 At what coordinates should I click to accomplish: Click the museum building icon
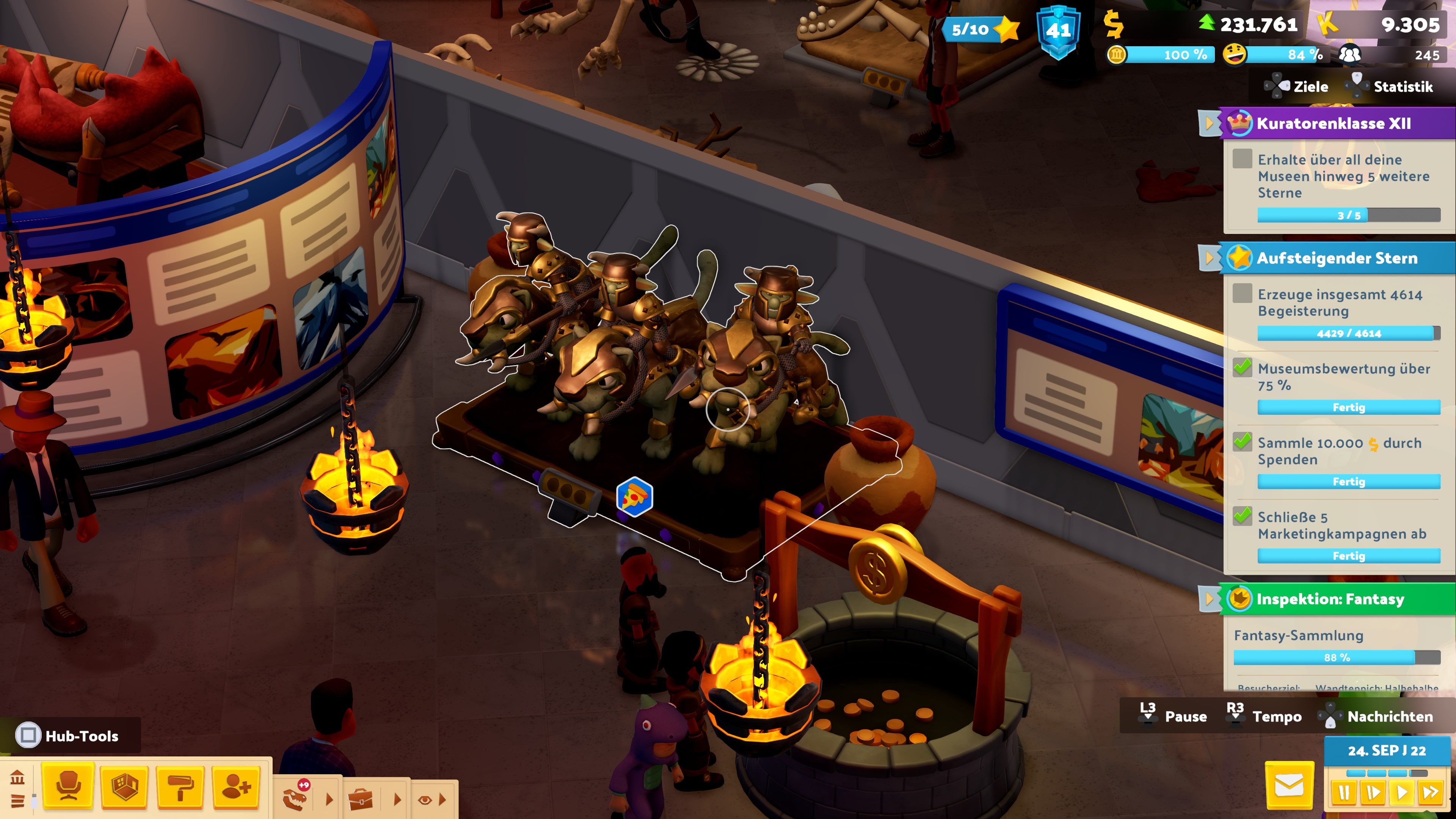coord(17,778)
